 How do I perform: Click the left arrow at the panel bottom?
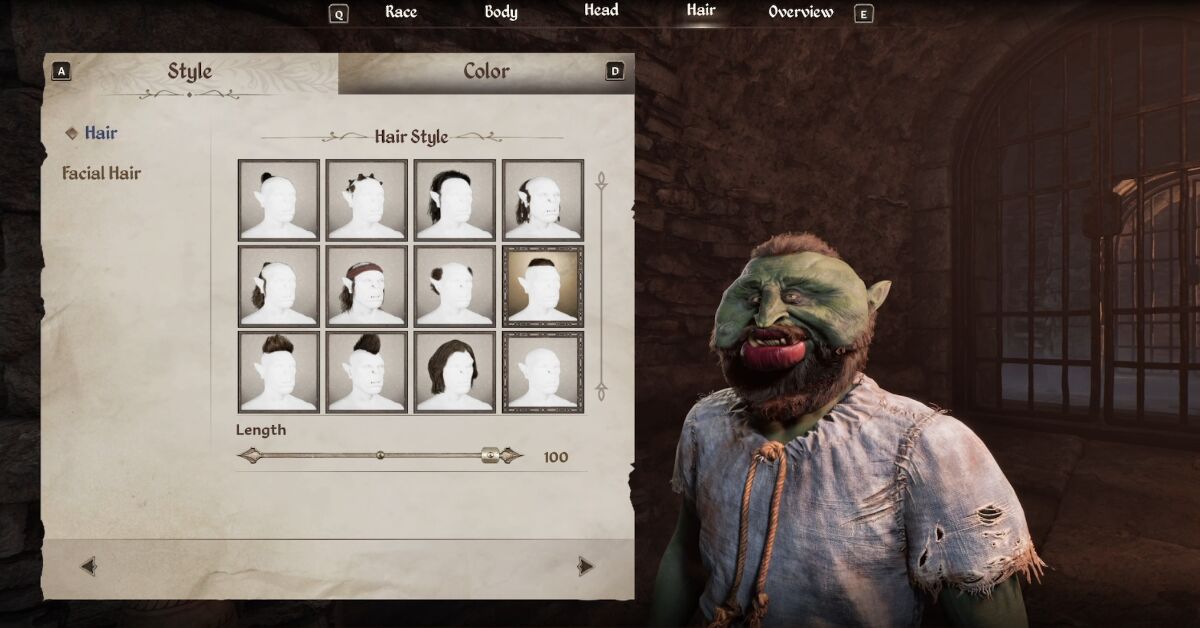tap(89, 567)
